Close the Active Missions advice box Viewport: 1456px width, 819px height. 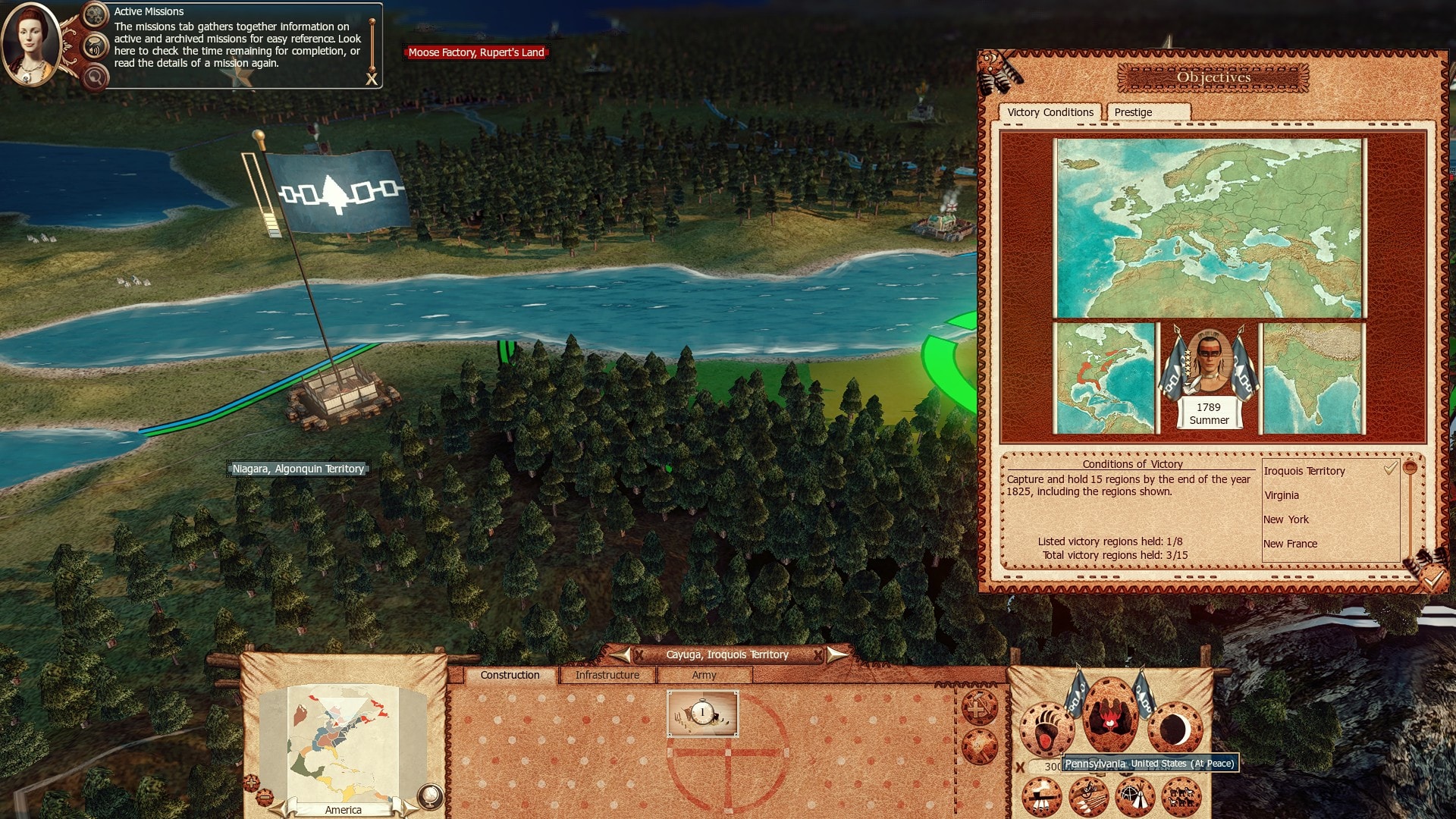click(x=372, y=79)
